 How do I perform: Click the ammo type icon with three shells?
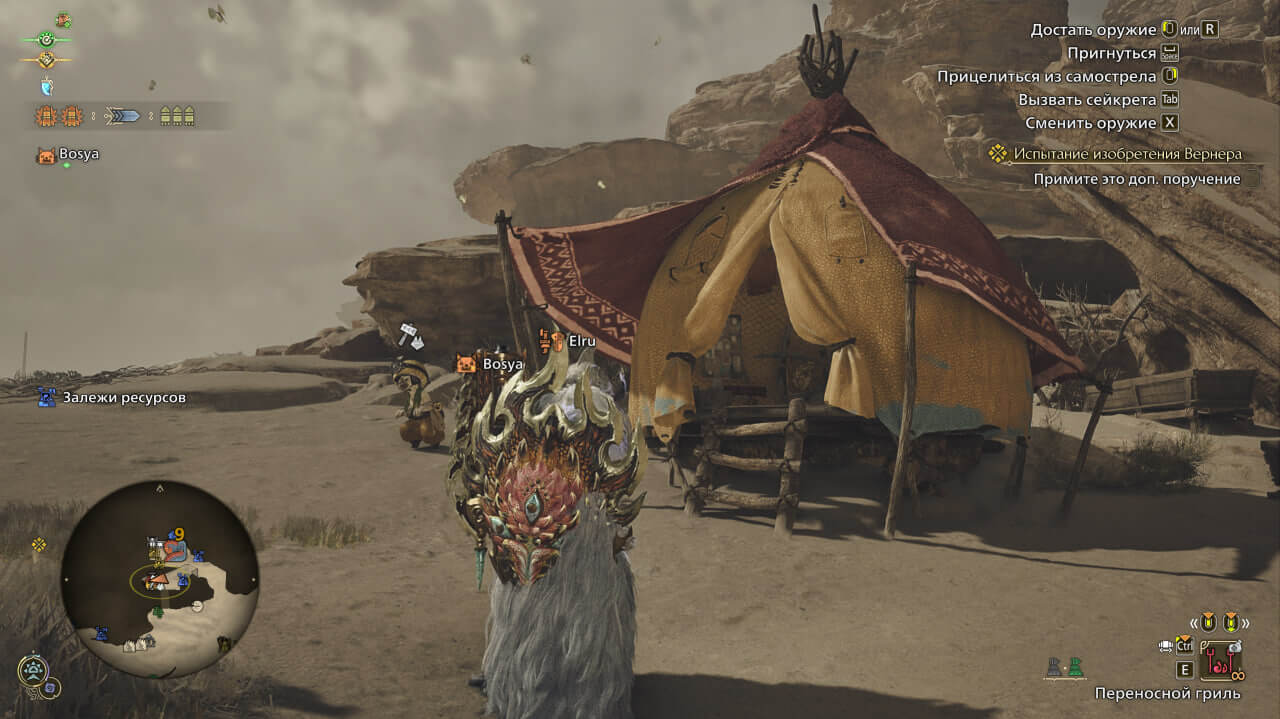coord(177,116)
